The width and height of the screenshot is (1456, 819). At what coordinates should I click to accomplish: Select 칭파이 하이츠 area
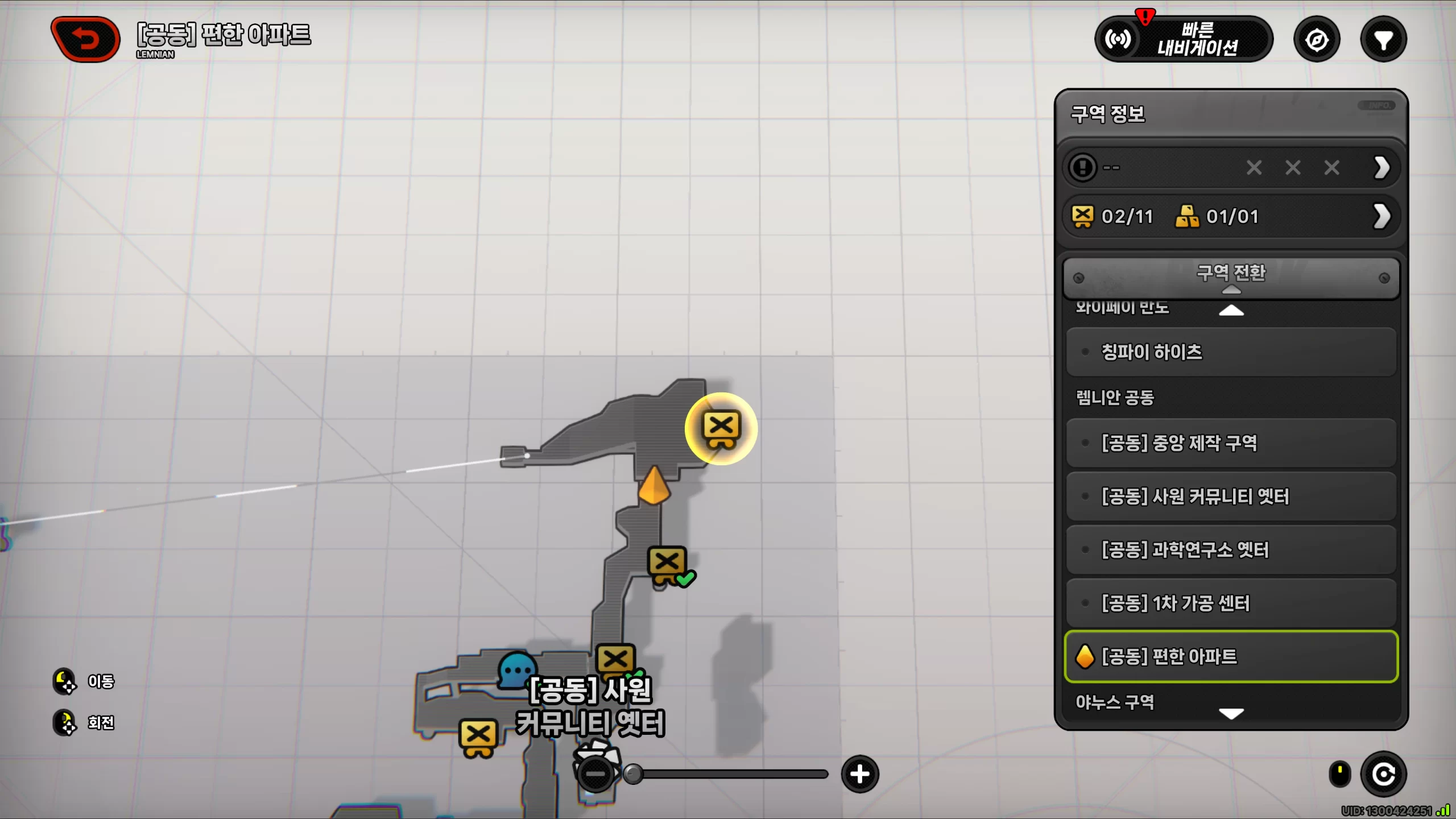point(1231,352)
